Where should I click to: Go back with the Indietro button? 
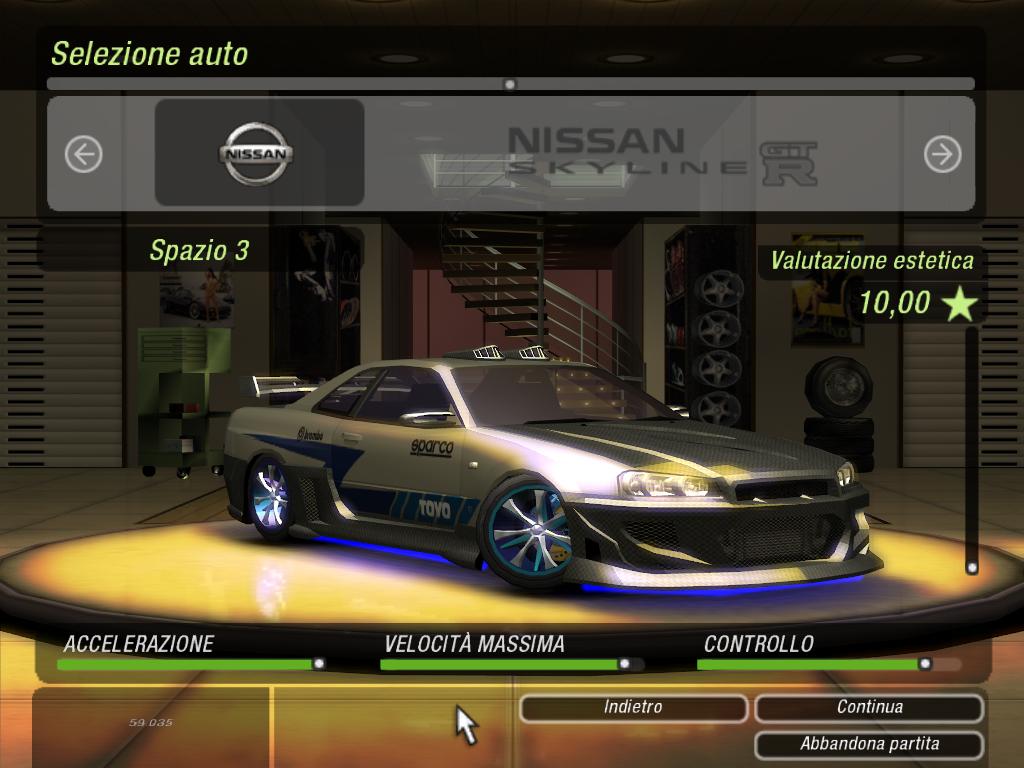[633, 708]
